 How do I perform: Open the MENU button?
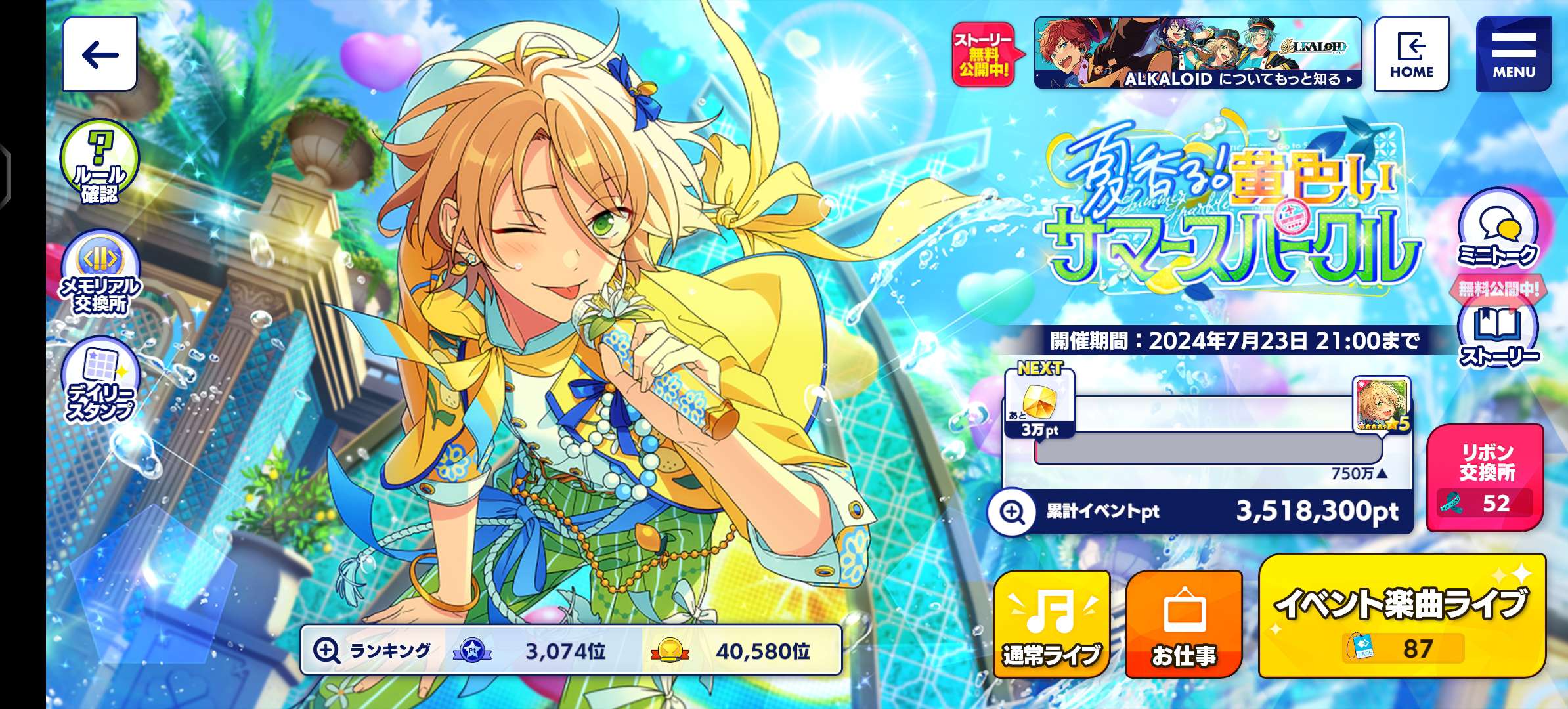[x=1514, y=54]
